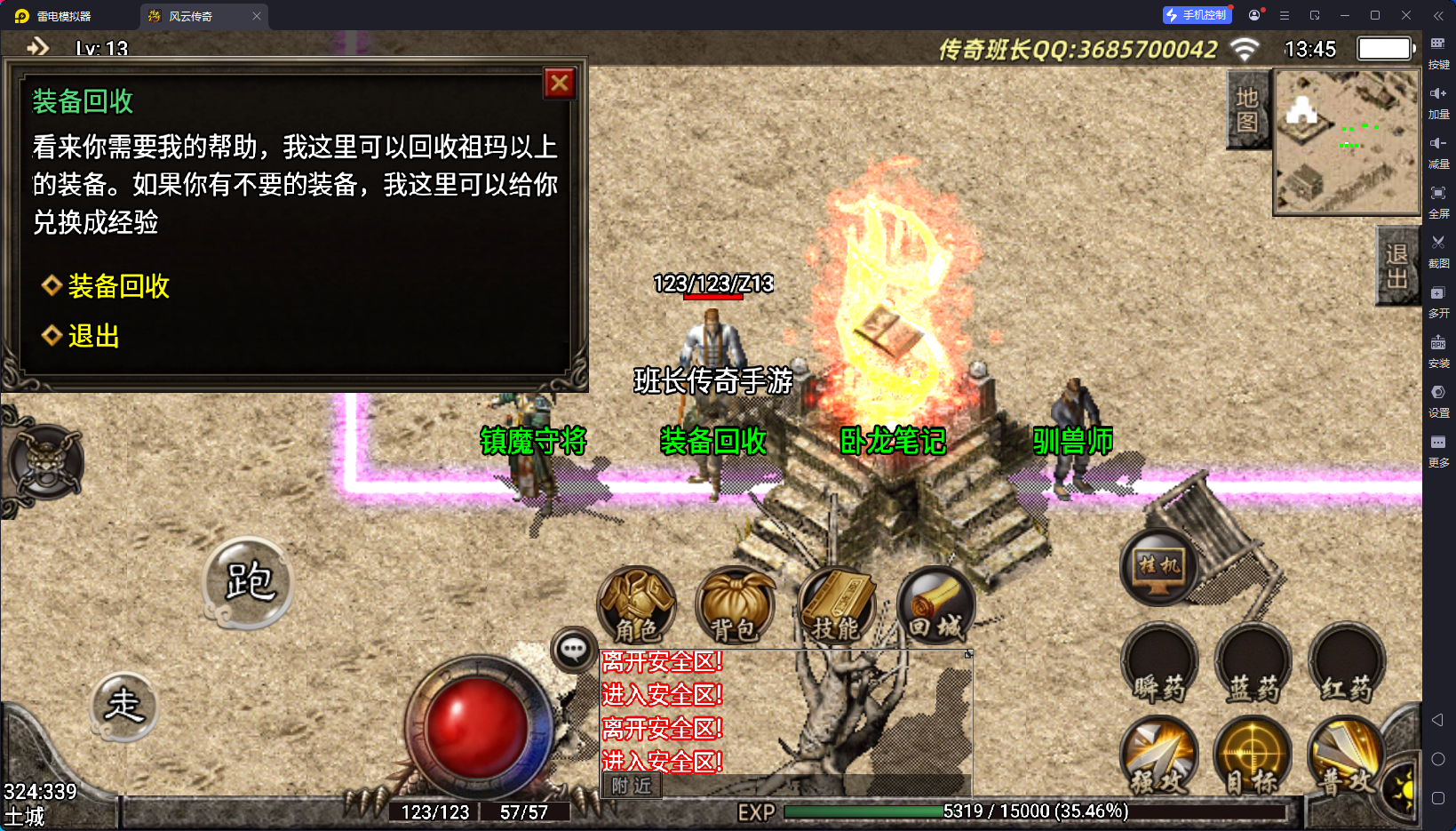Choose the 装备回收 dialogue option
Screen dimensions: 1456x831
[118, 286]
